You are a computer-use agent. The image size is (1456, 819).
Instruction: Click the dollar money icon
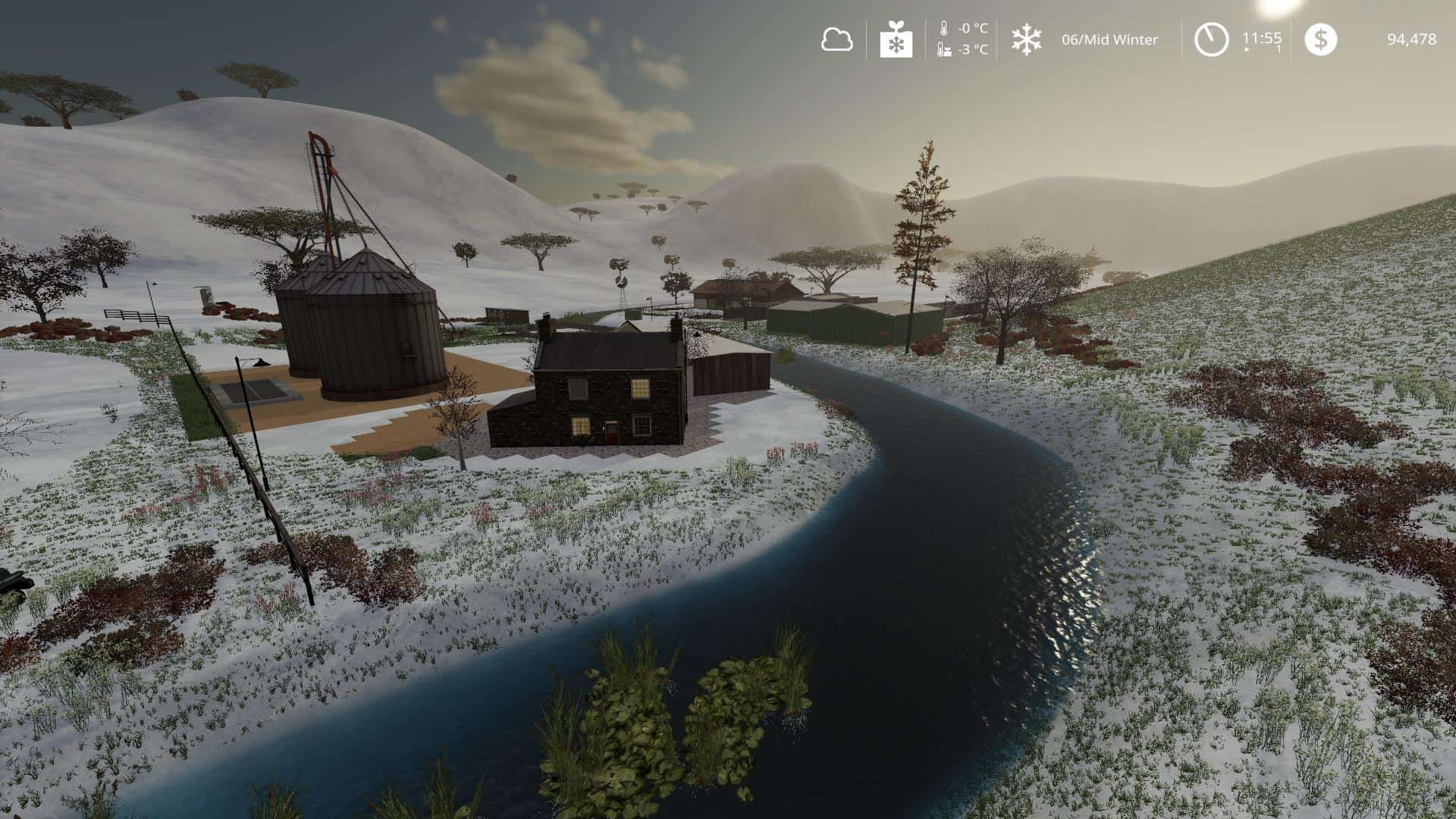pyautogui.click(x=1320, y=39)
